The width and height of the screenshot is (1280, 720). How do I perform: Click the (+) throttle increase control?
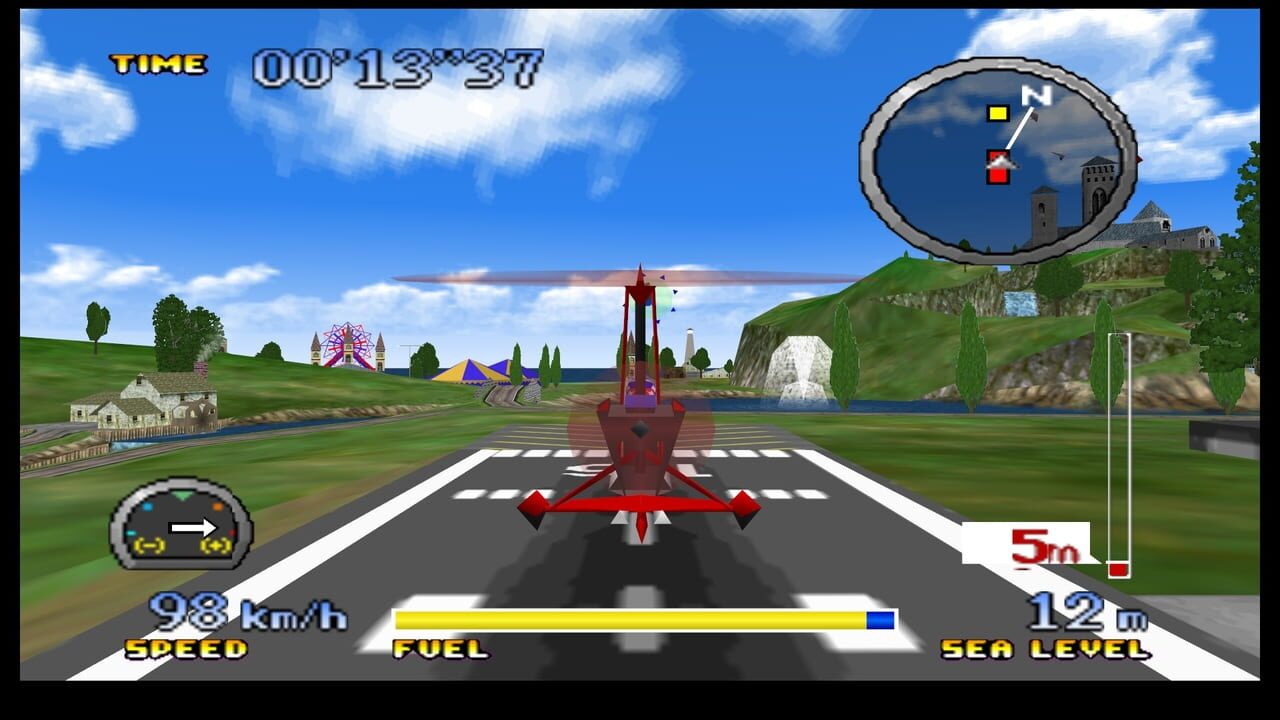(x=215, y=546)
